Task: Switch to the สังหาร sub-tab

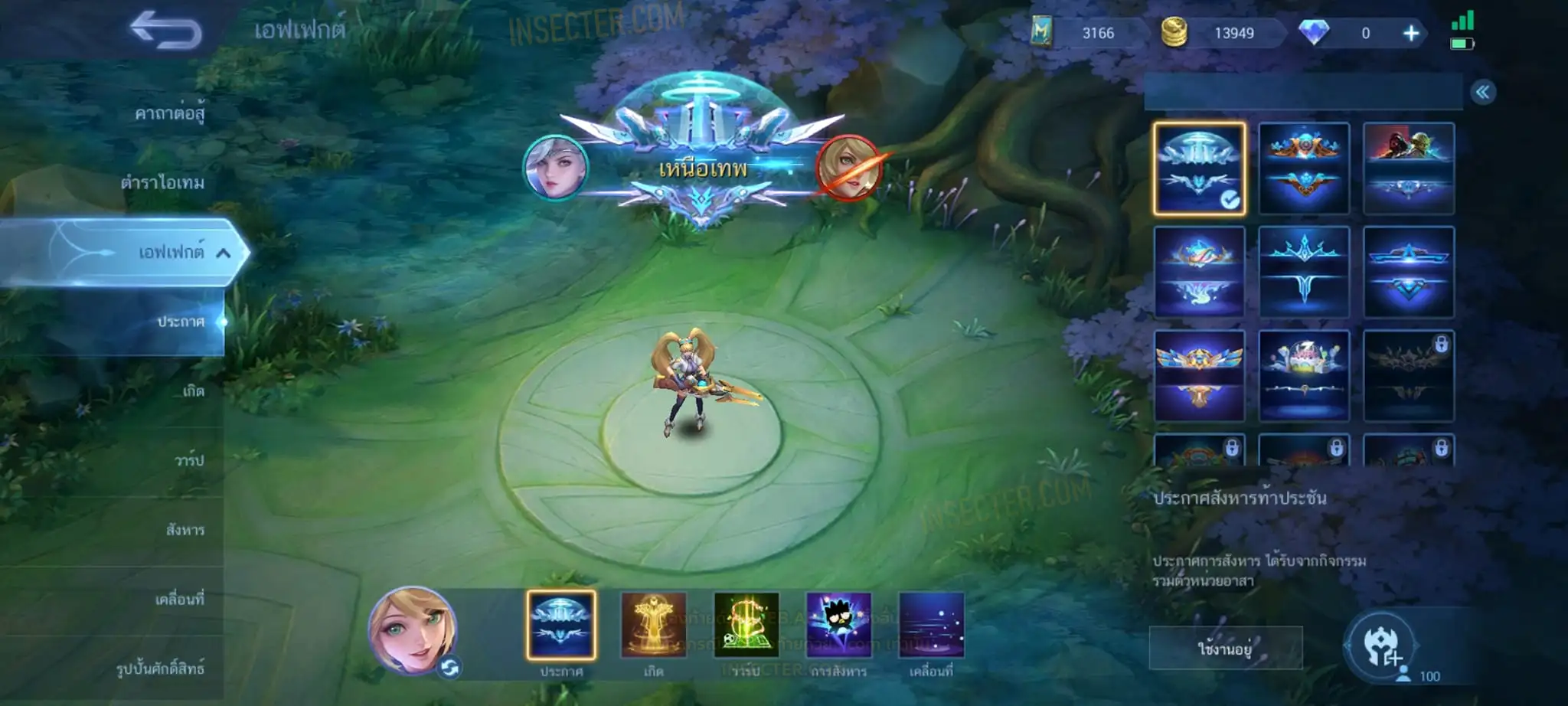Action: coord(185,529)
